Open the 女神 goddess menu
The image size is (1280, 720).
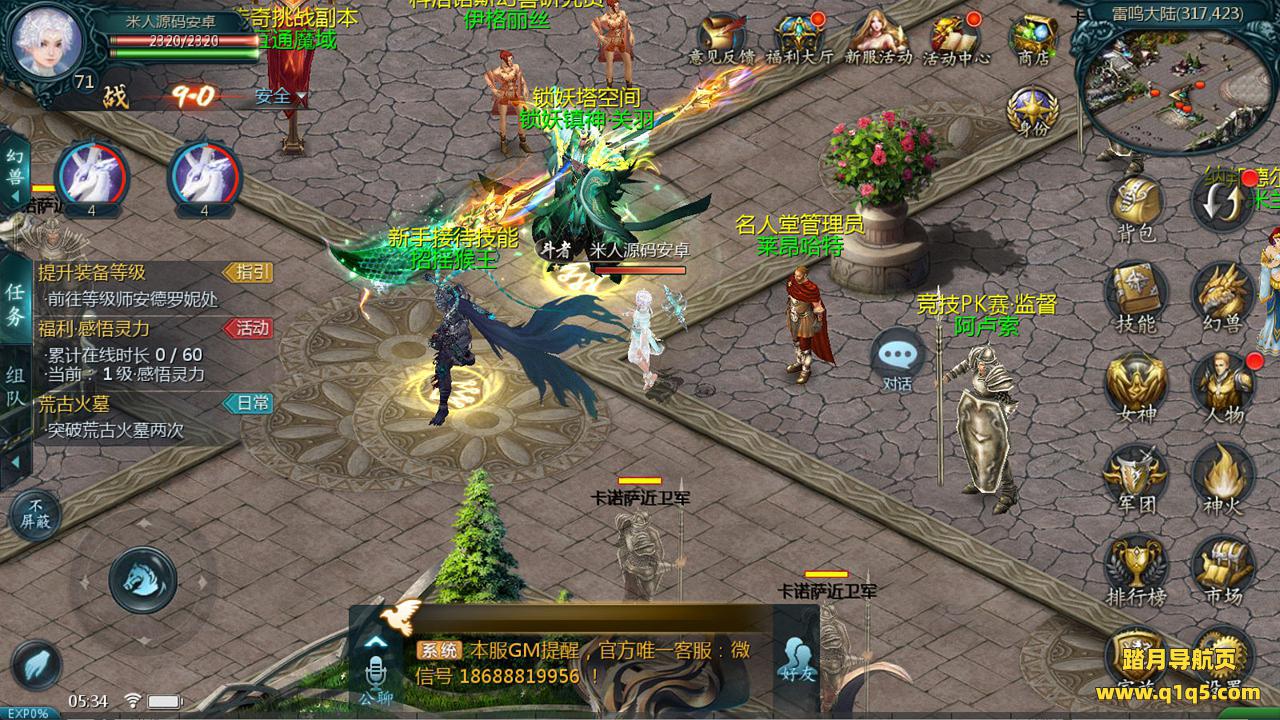click(1136, 383)
